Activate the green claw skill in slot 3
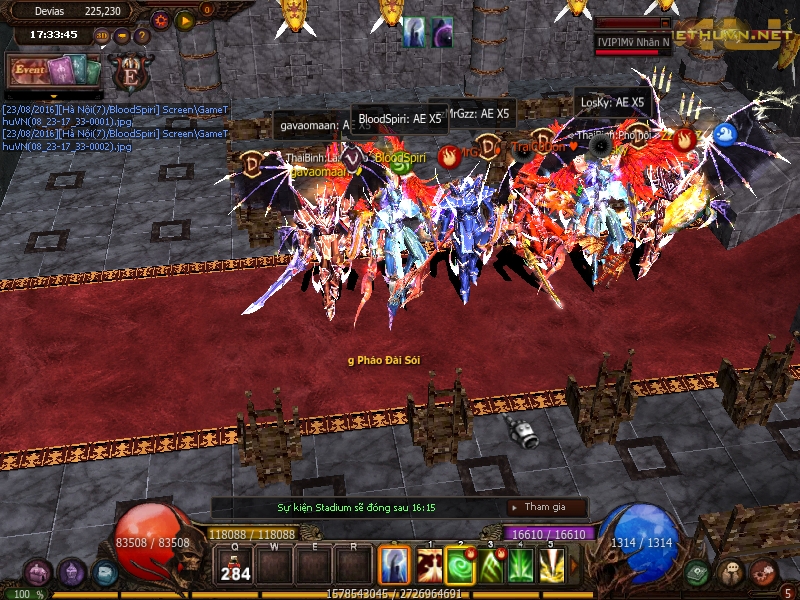The width and height of the screenshot is (800, 600). point(491,565)
